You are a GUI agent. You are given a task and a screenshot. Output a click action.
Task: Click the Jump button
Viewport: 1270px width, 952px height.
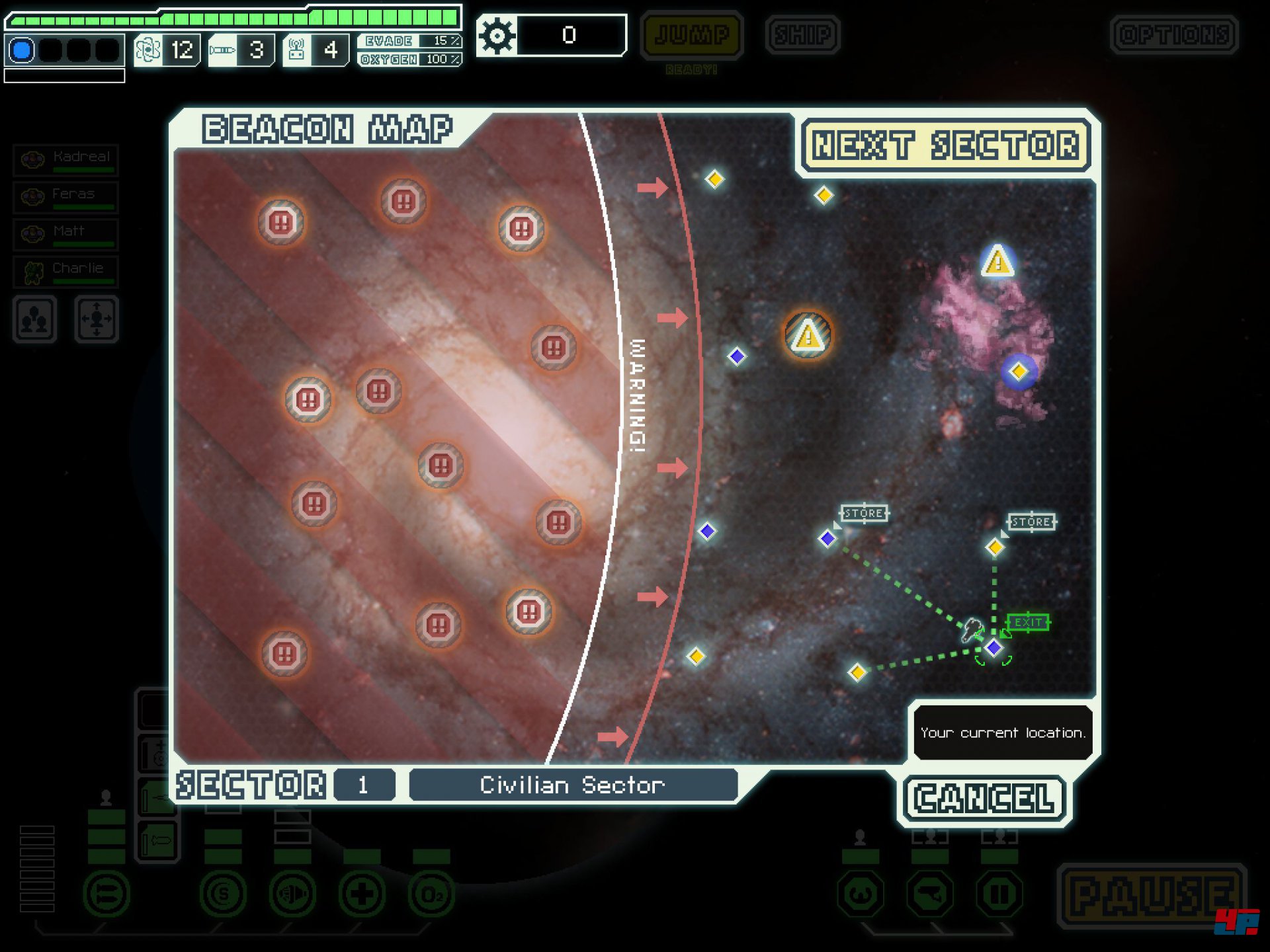pos(691,35)
